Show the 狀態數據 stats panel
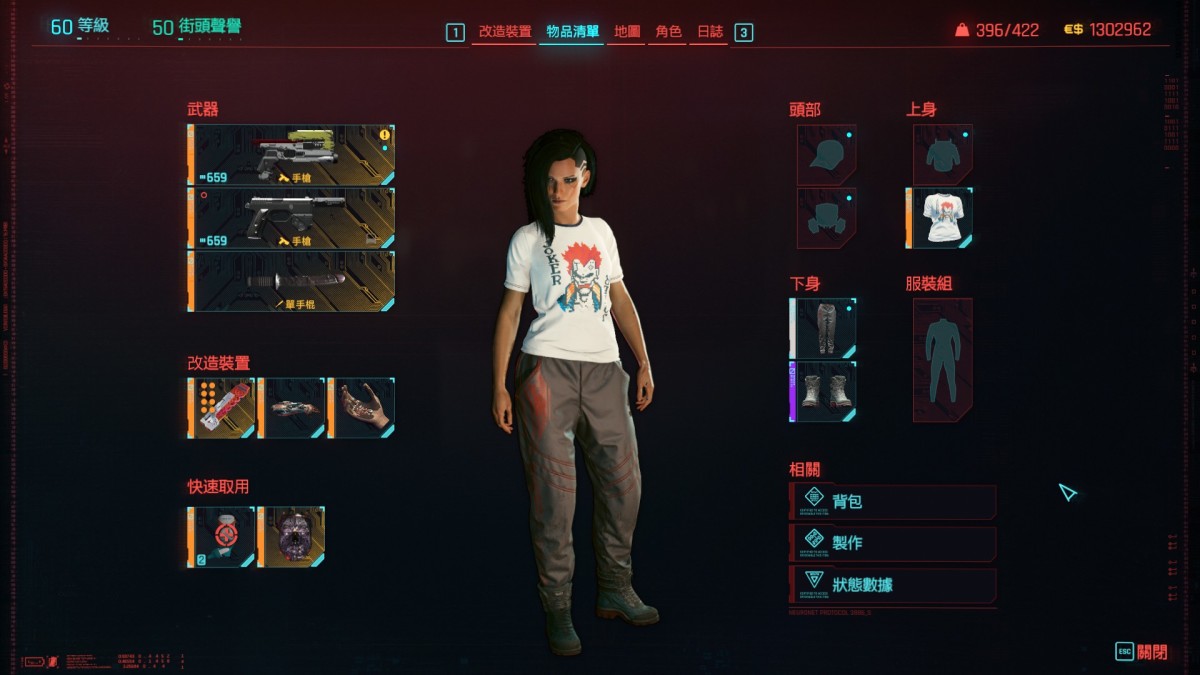1200x675 pixels. [x=893, y=585]
